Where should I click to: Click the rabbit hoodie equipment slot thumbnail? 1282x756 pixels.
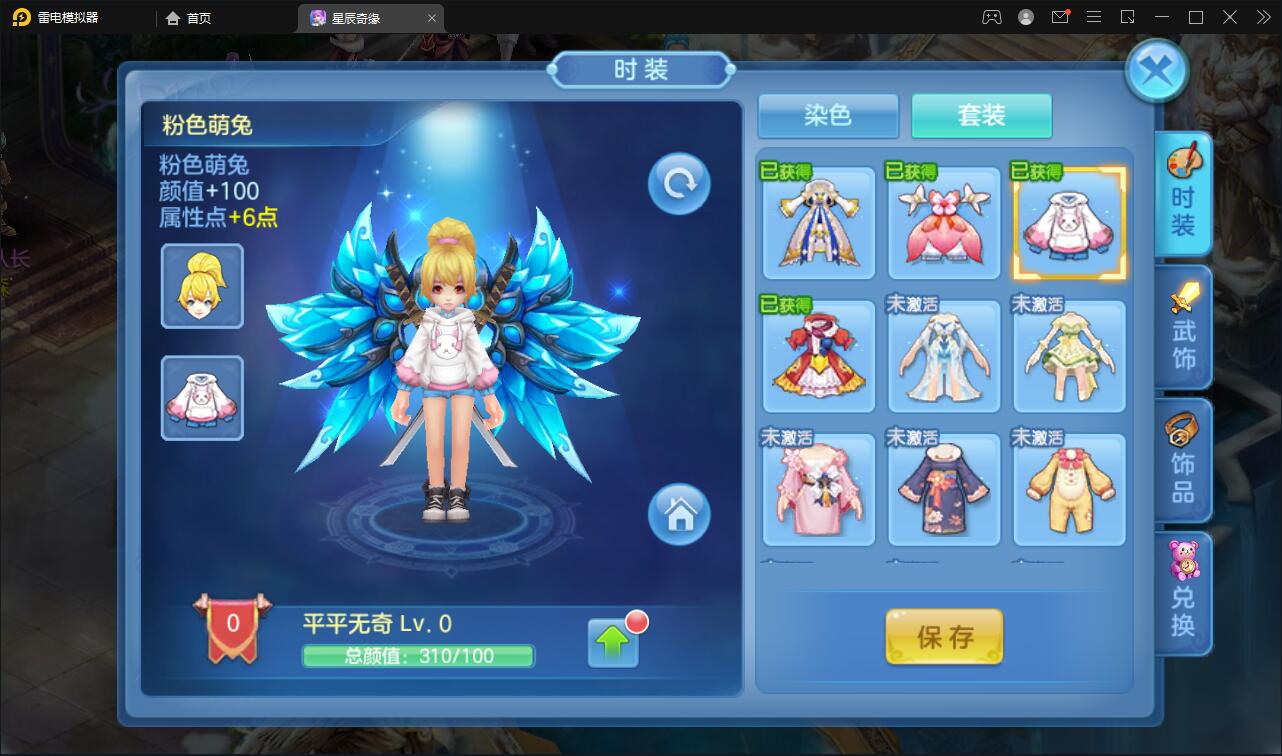[201, 397]
